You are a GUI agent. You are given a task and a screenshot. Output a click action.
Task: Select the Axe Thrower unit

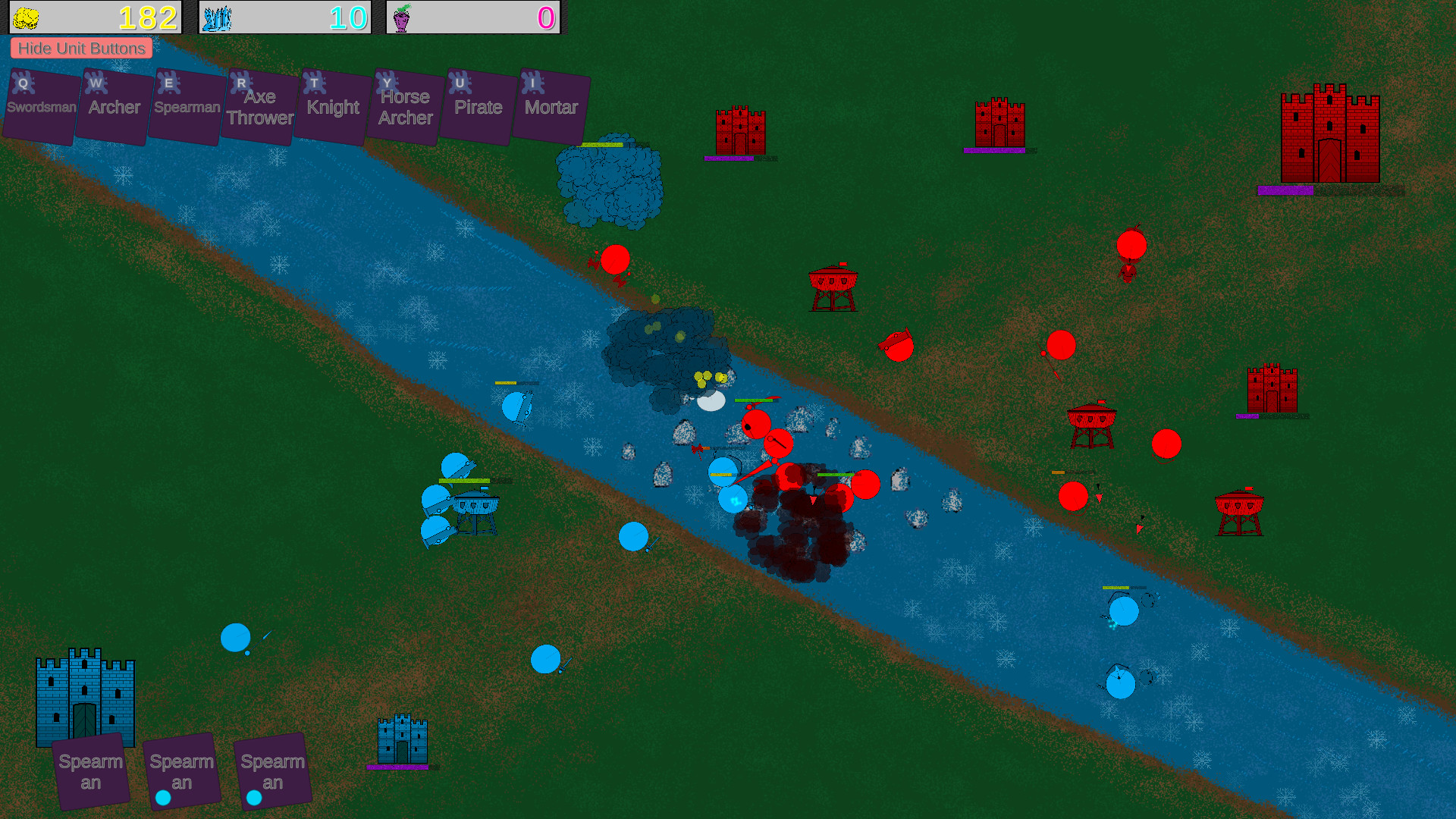[258, 106]
